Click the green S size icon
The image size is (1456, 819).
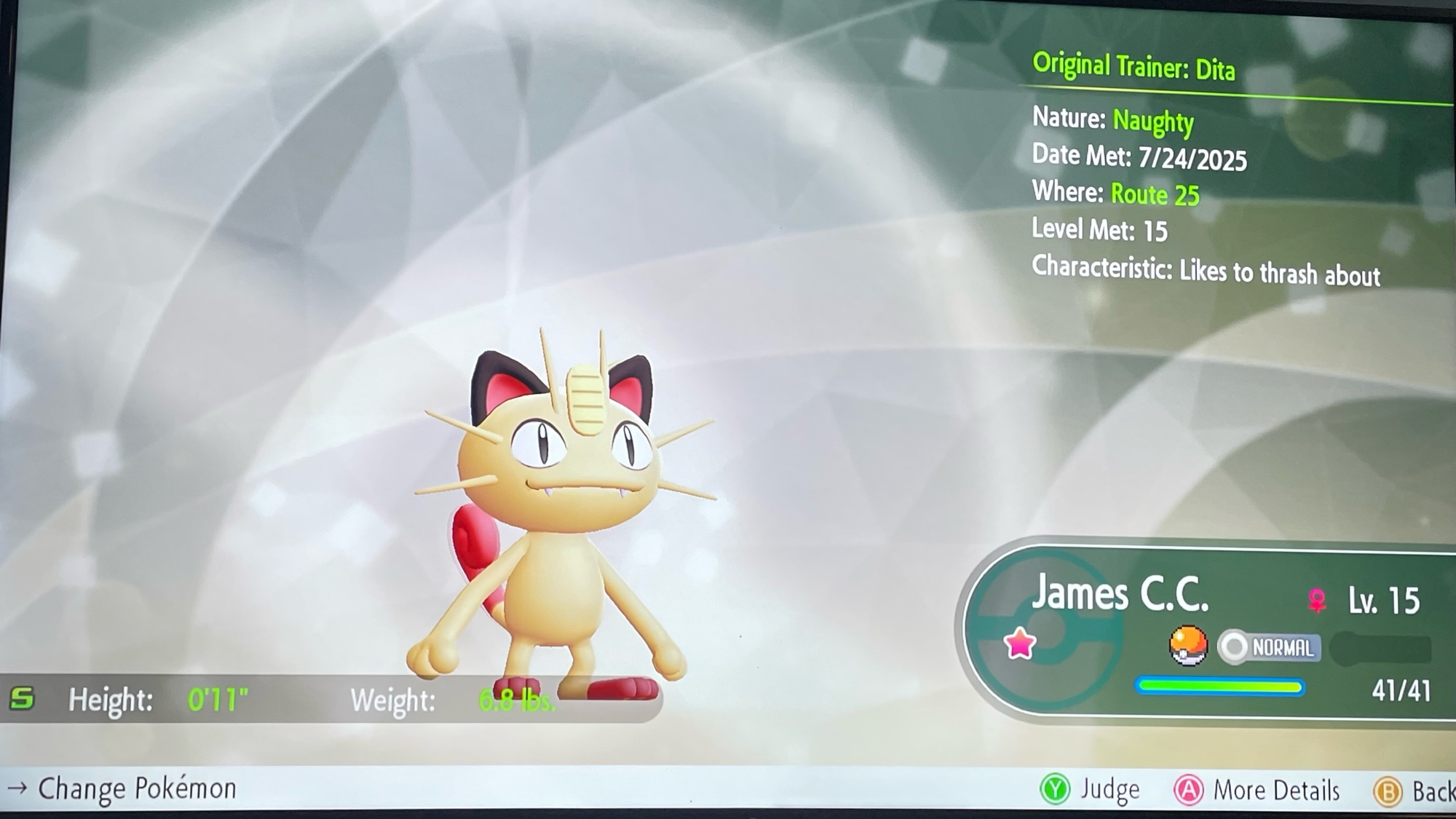pyautogui.click(x=22, y=699)
